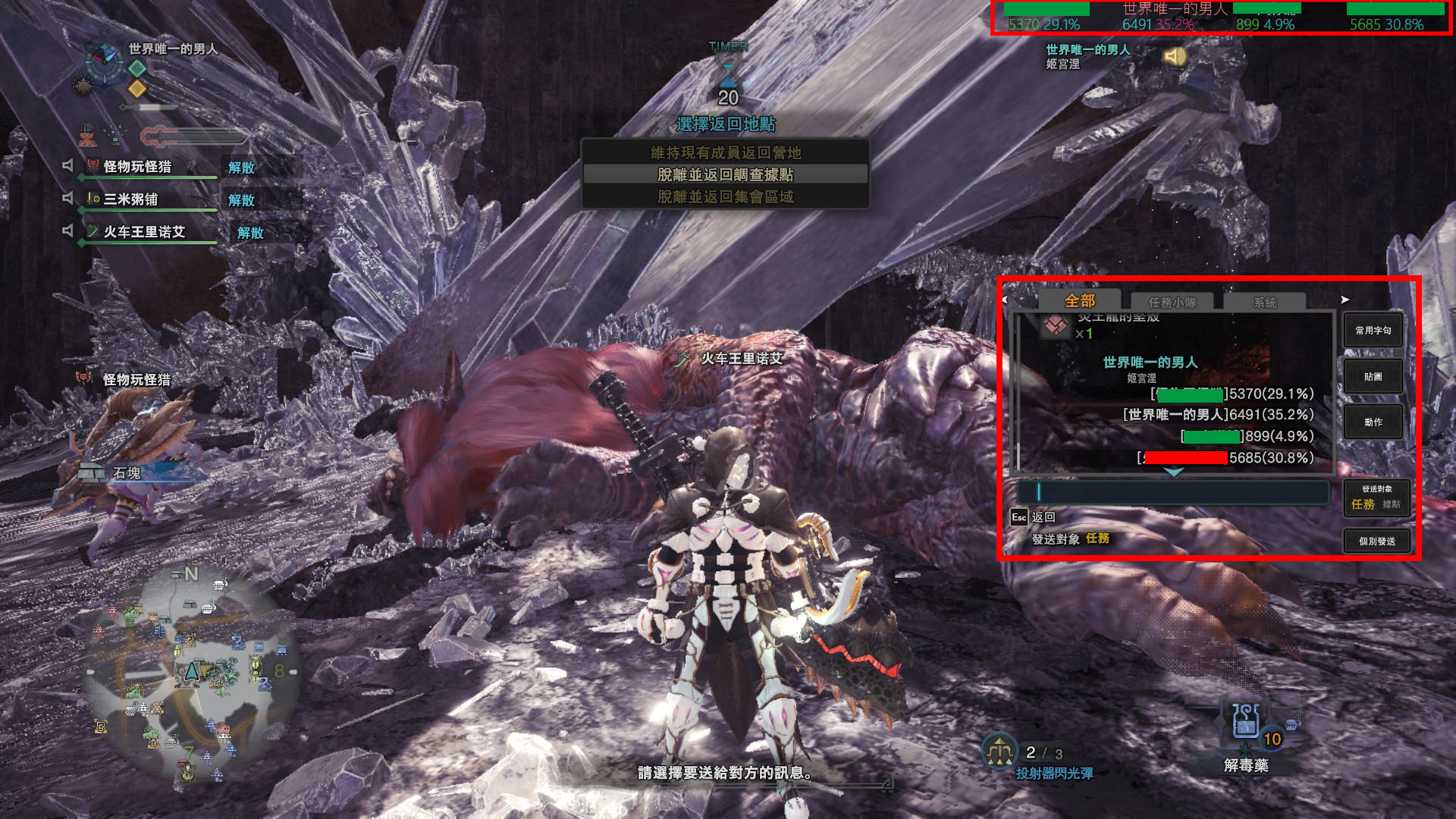Select party member 火车王里诺艾 in list

[144, 232]
